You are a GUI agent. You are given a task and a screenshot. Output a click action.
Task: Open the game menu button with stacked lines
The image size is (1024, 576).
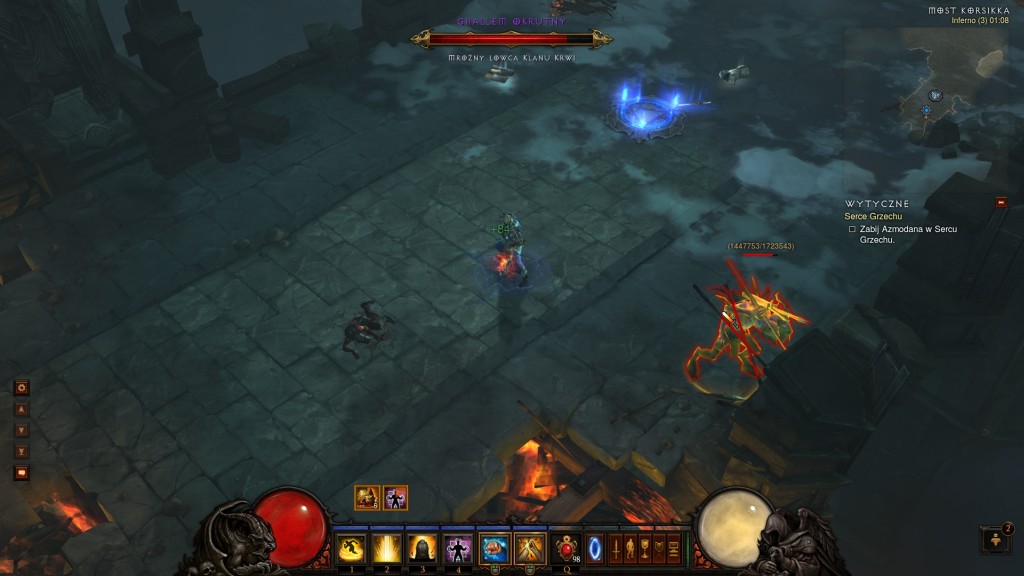[x=674, y=549]
